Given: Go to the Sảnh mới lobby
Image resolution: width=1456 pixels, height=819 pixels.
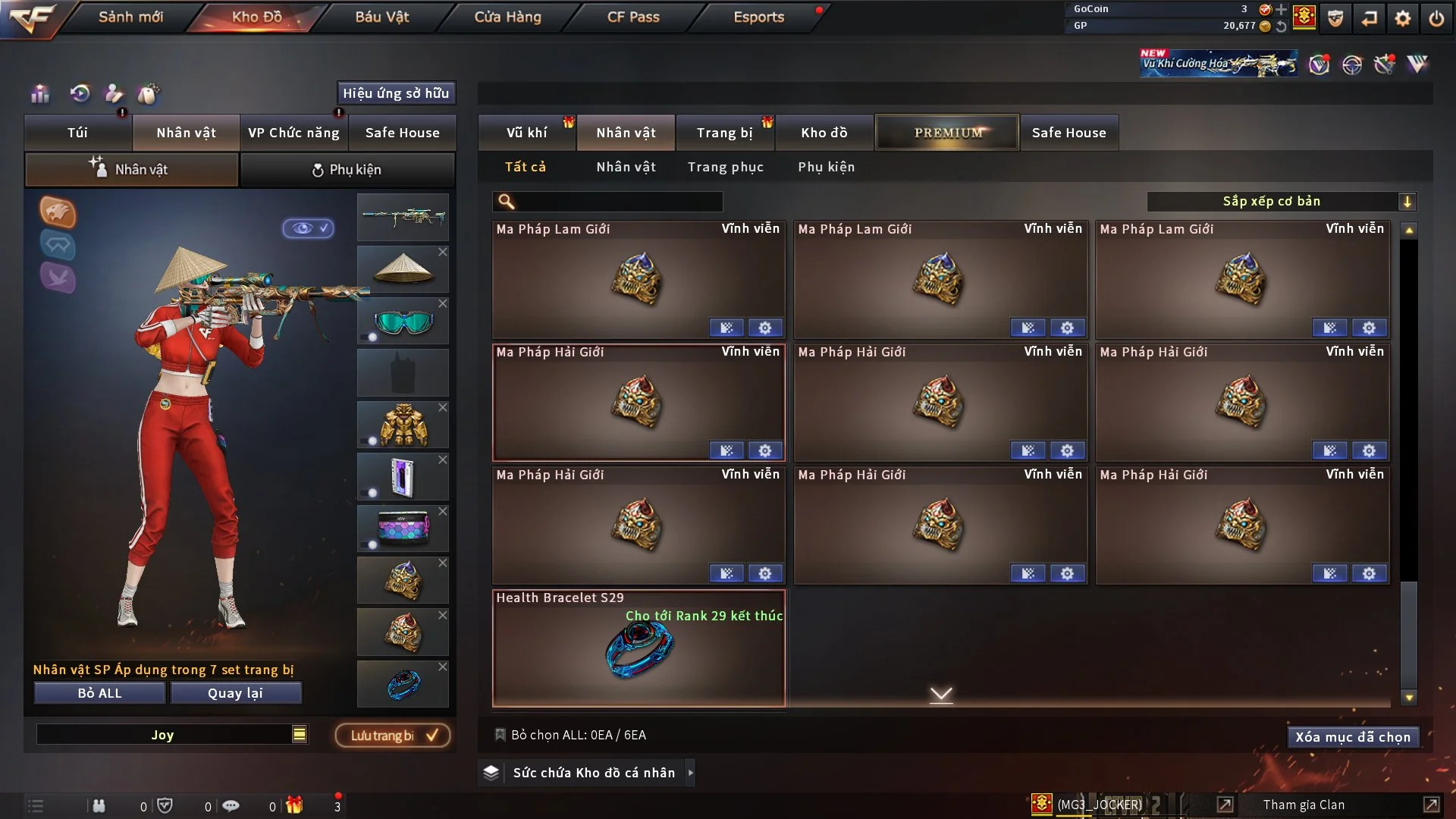Looking at the screenshot, I should [x=130, y=17].
